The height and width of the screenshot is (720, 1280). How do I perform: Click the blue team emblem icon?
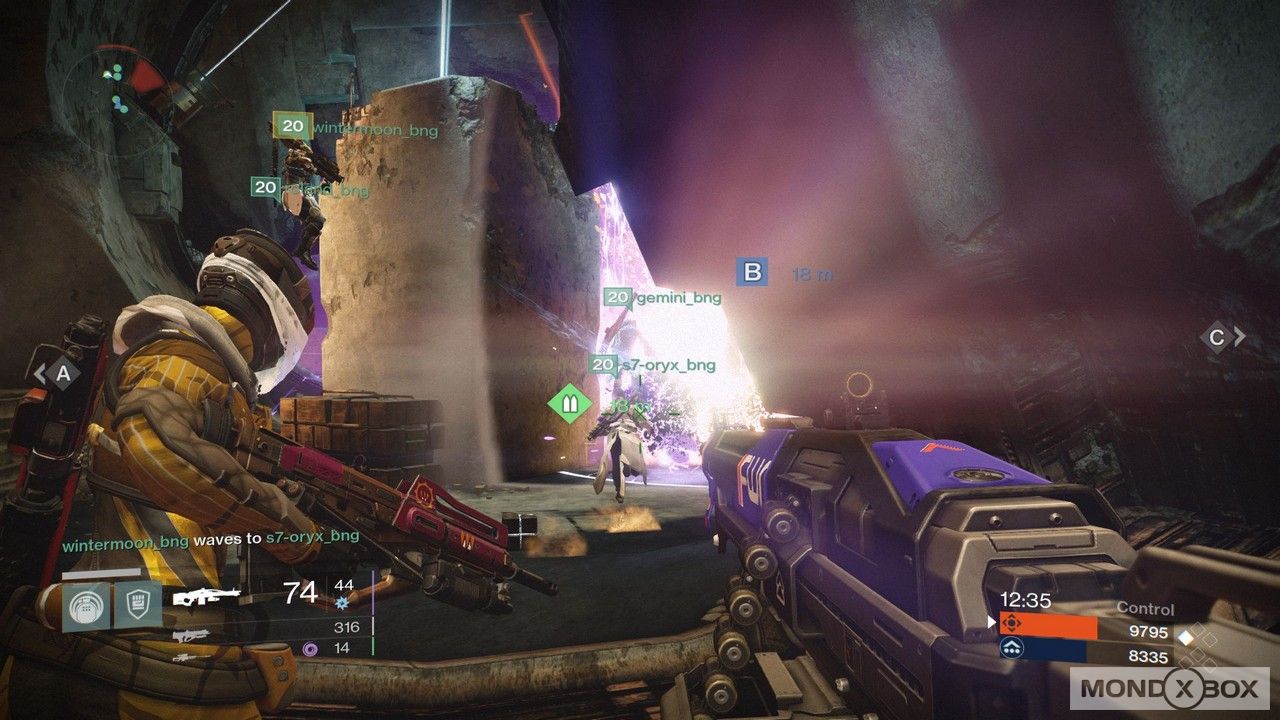point(1011,651)
